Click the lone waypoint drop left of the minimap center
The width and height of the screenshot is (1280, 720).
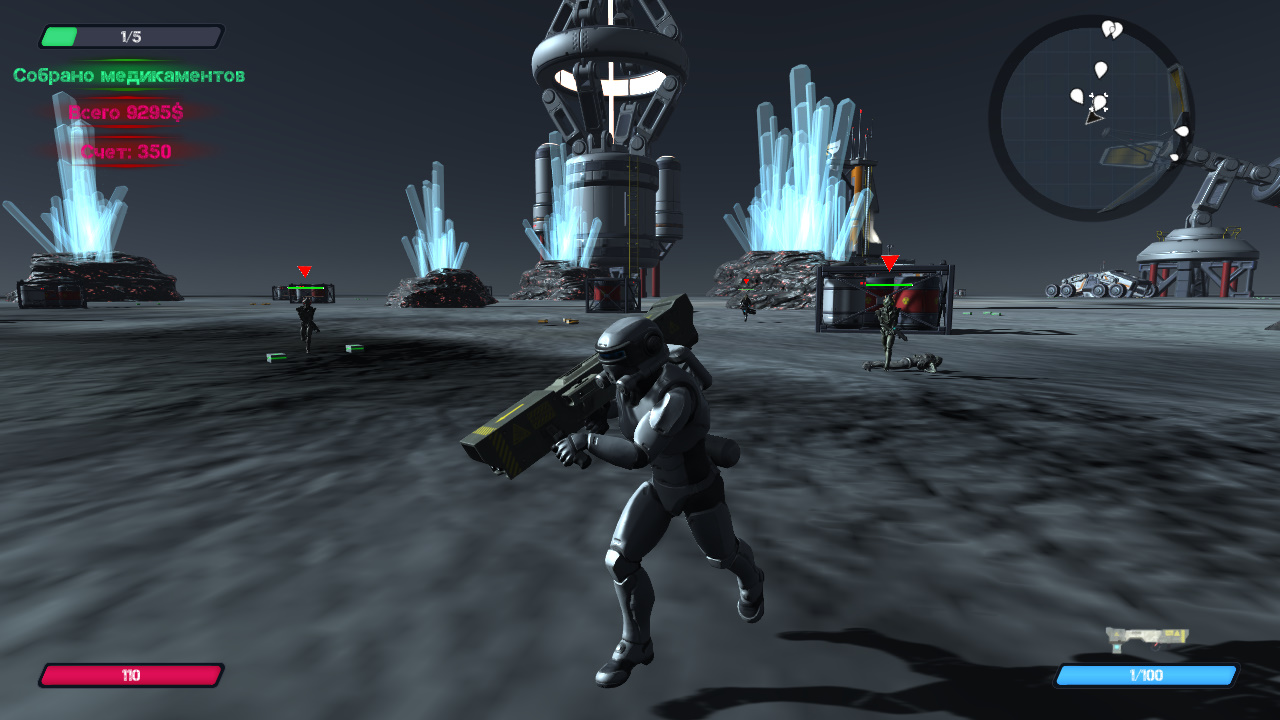pos(1078,96)
